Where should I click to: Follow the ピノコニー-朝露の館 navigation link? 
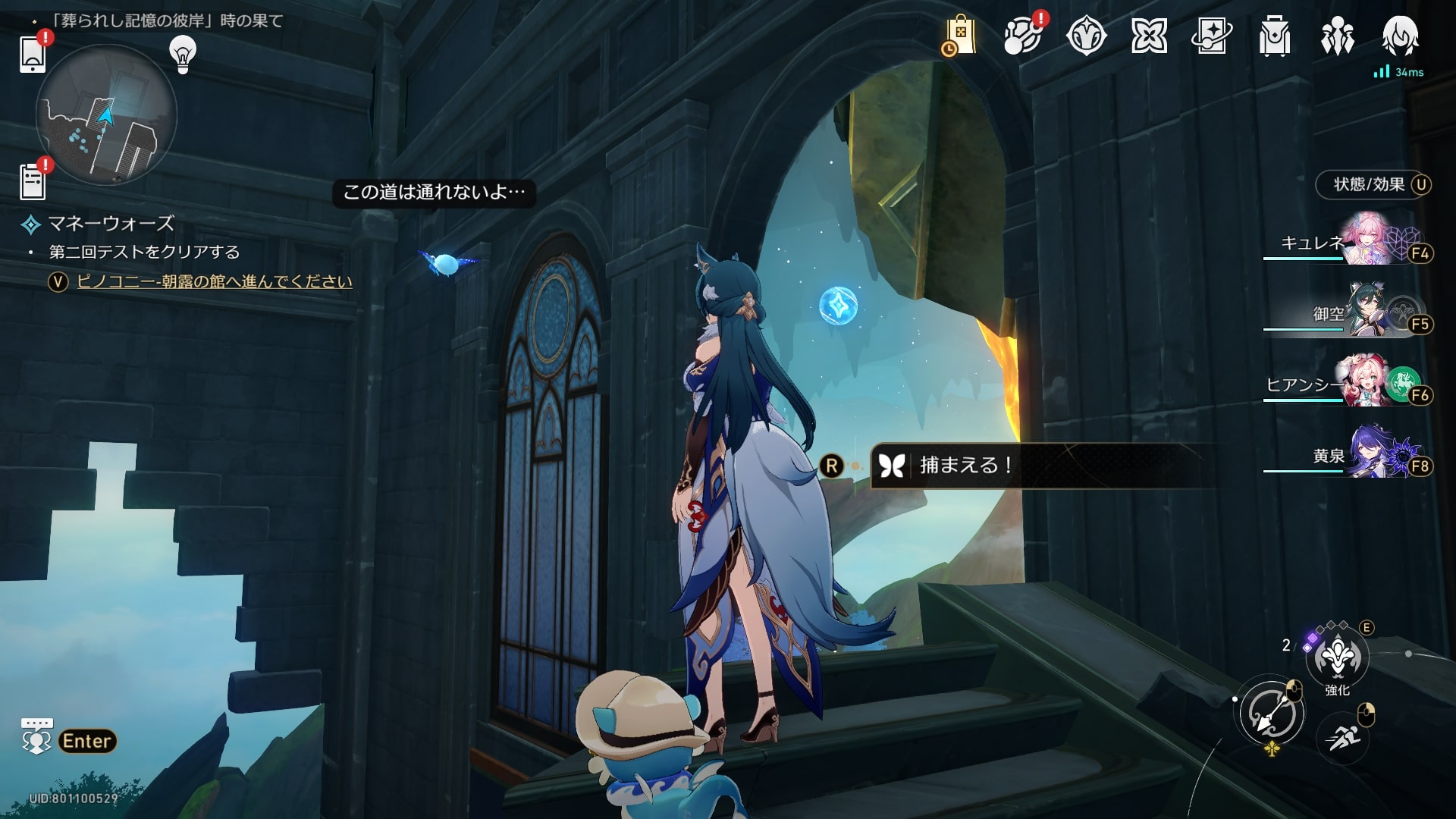pos(215,281)
